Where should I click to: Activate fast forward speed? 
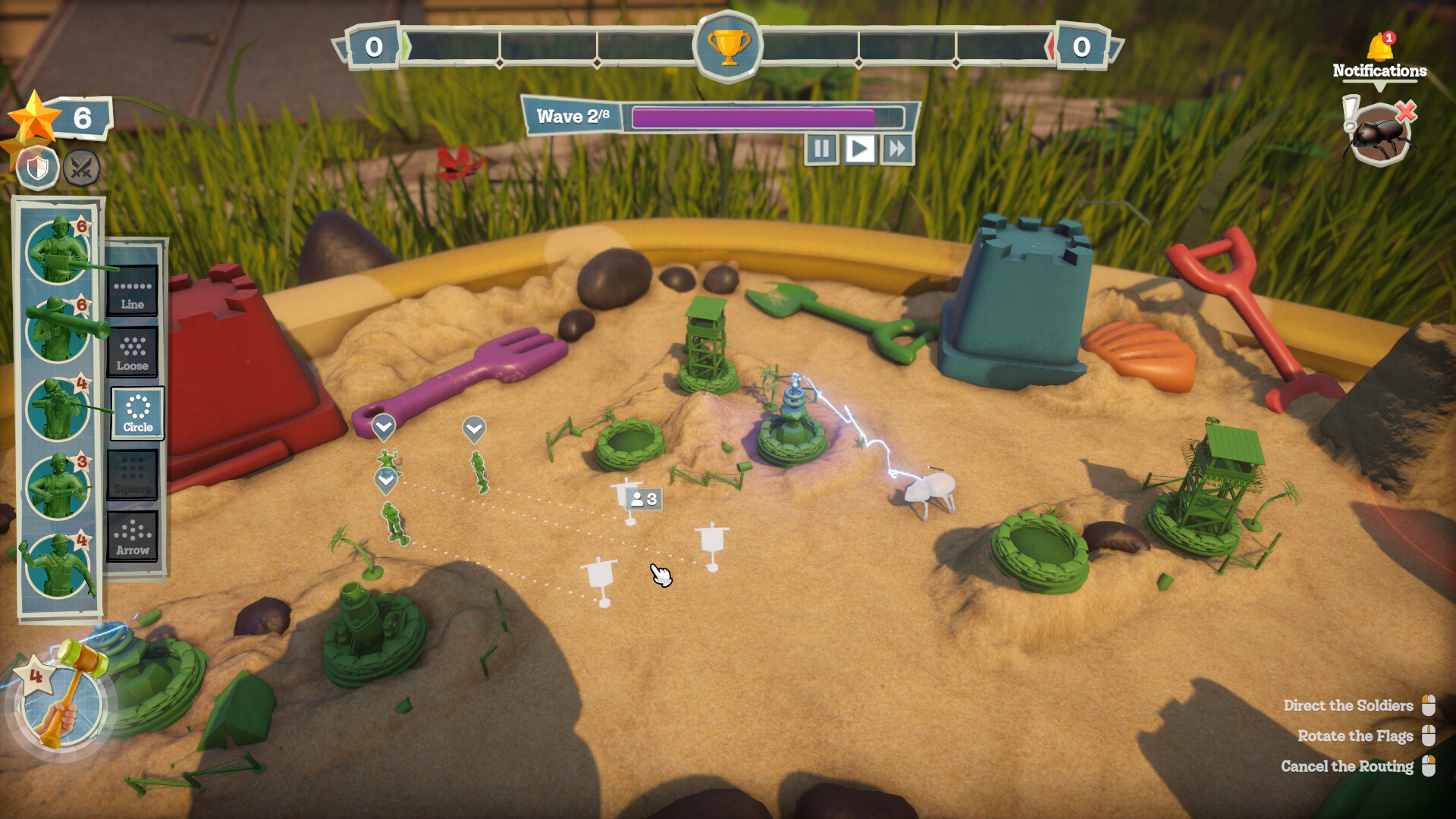896,149
